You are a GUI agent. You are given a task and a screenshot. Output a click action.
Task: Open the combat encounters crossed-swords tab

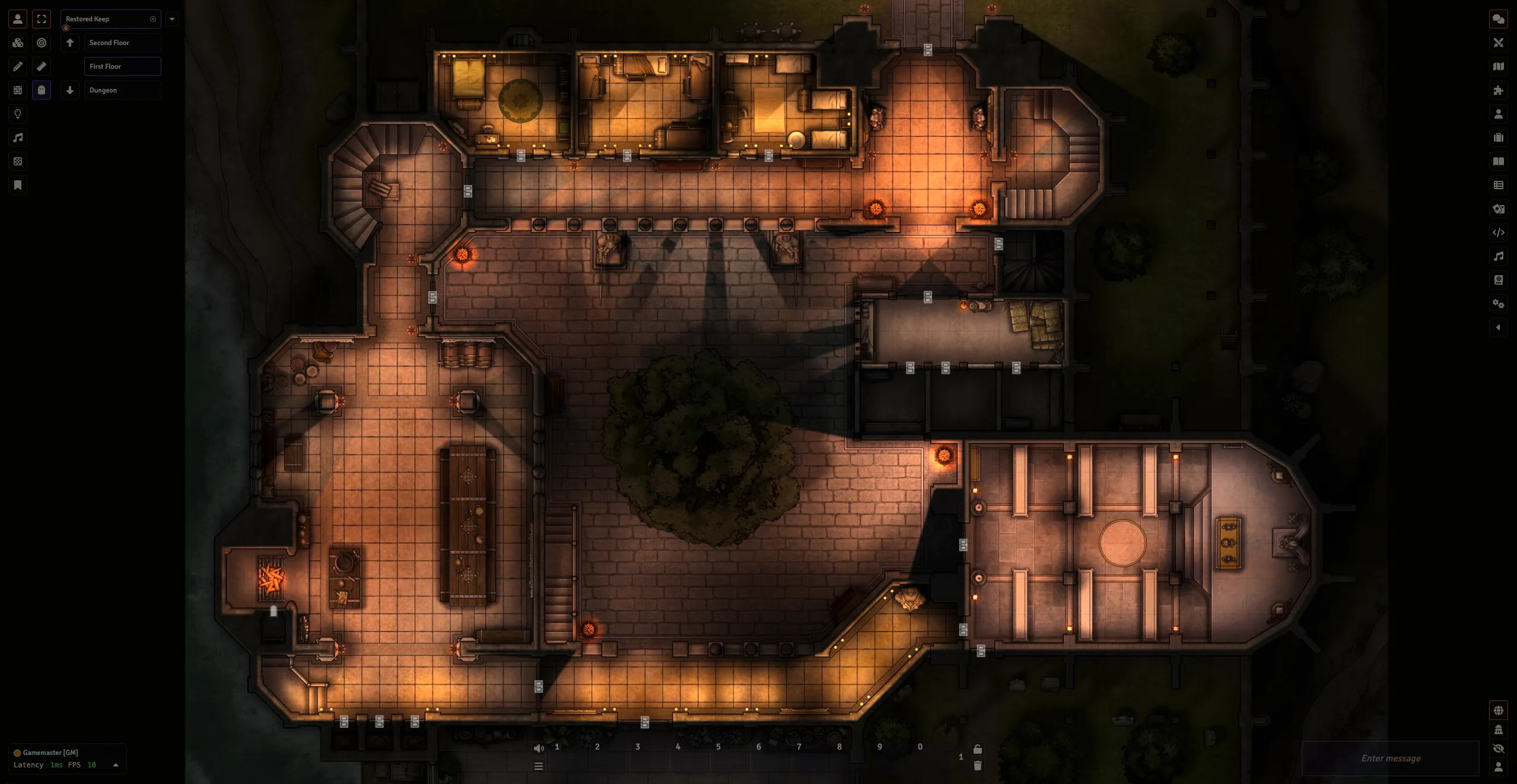click(x=1499, y=43)
